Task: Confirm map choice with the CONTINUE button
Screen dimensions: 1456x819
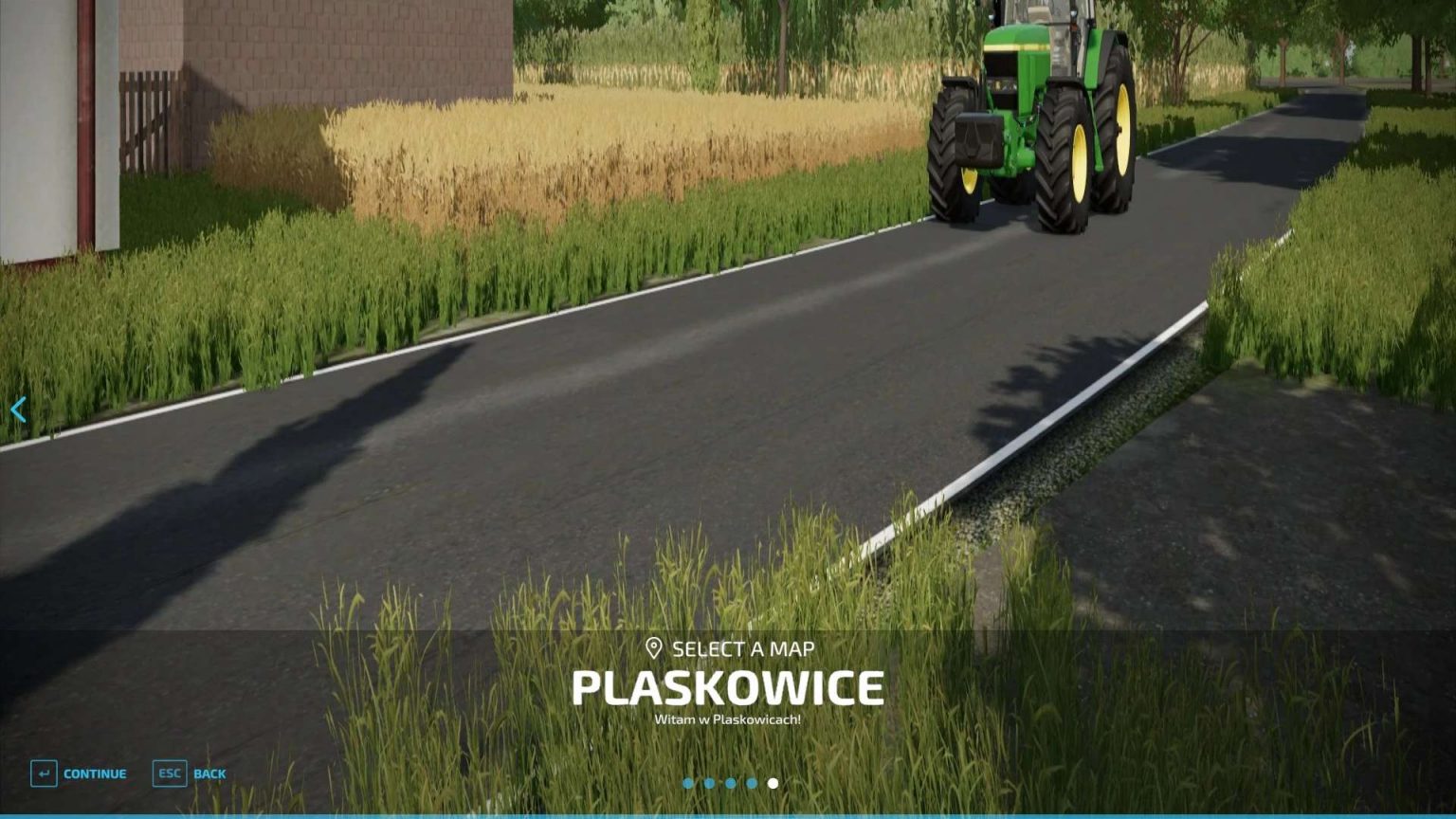Action: [x=95, y=773]
